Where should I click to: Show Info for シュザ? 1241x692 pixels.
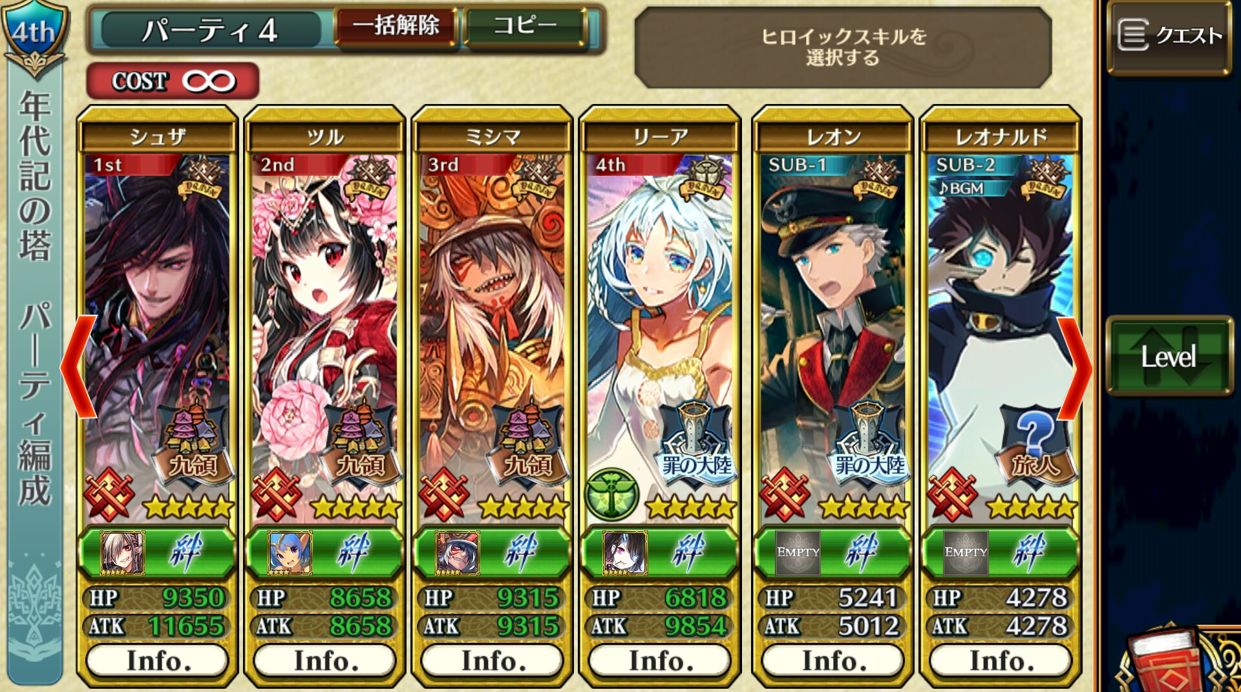point(157,661)
